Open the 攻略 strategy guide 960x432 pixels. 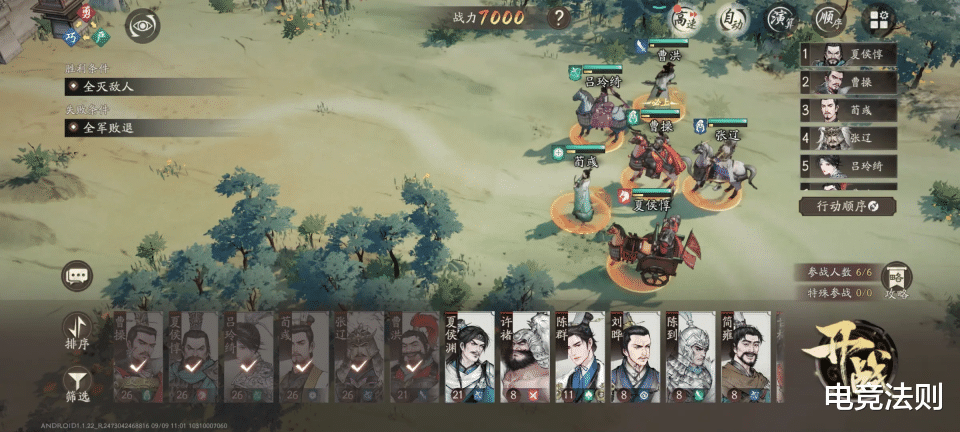pyautogui.click(x=897, y=280)
